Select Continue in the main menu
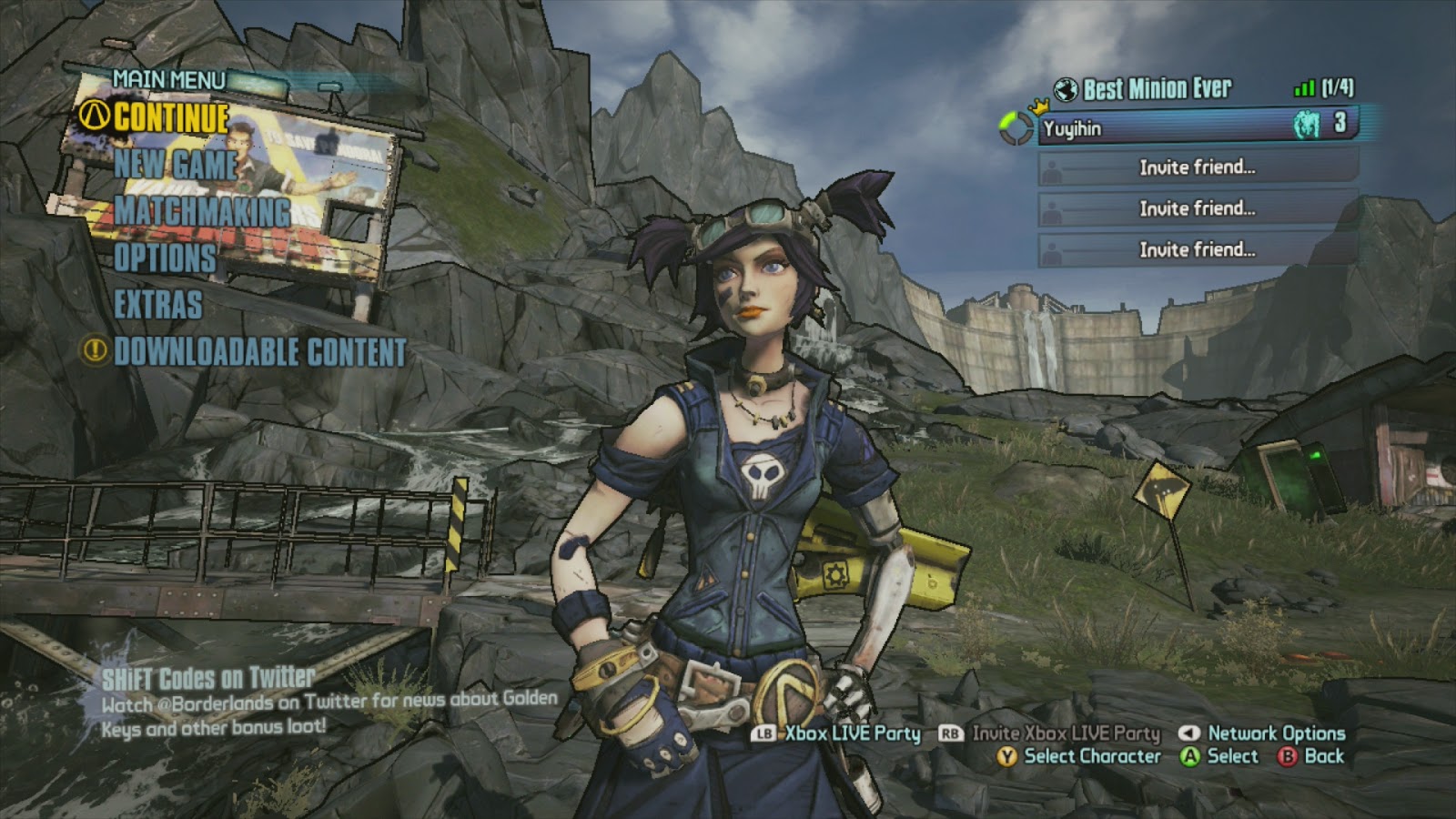This screenshot has width=1456, height=819. point(171,118)
